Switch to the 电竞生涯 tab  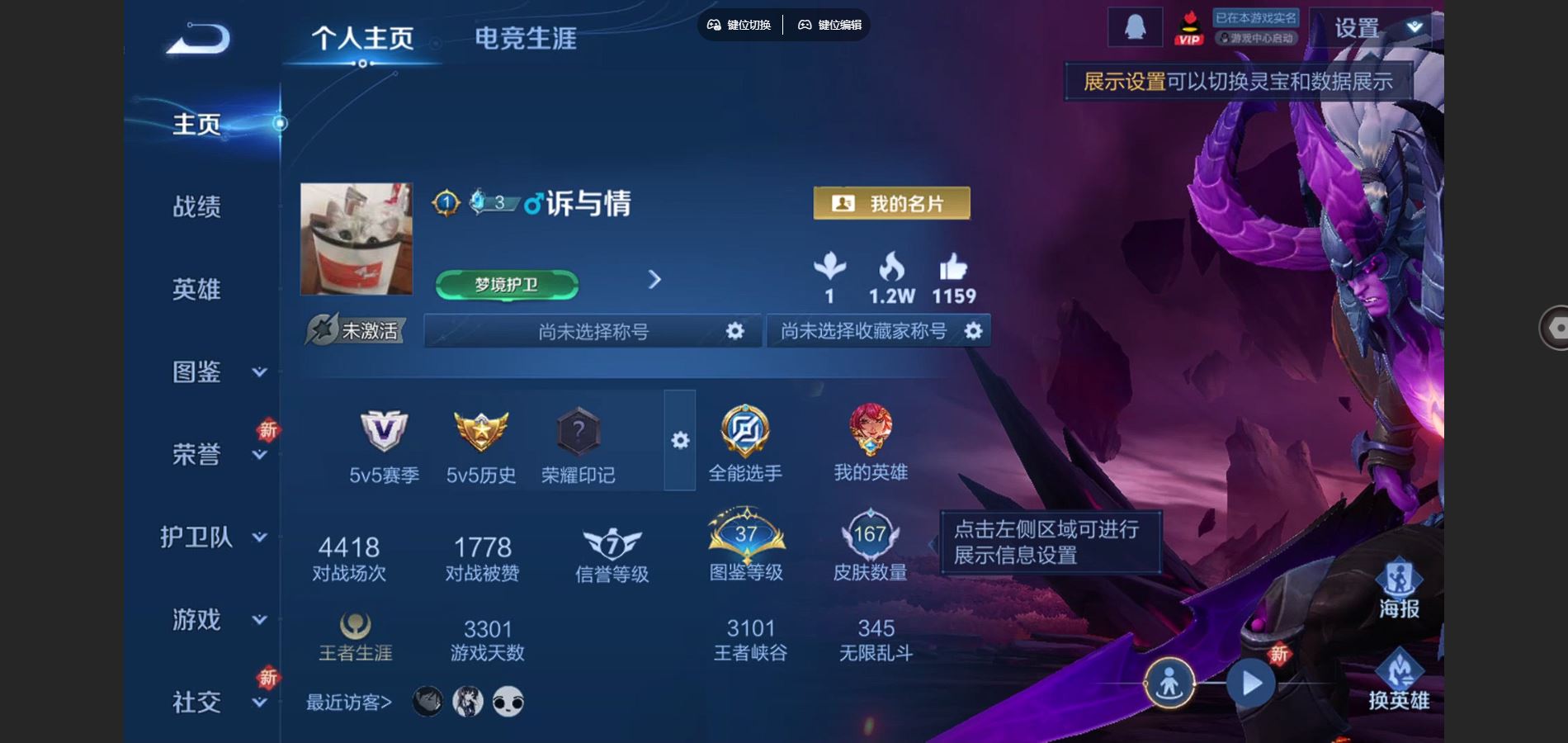point(526,38)
